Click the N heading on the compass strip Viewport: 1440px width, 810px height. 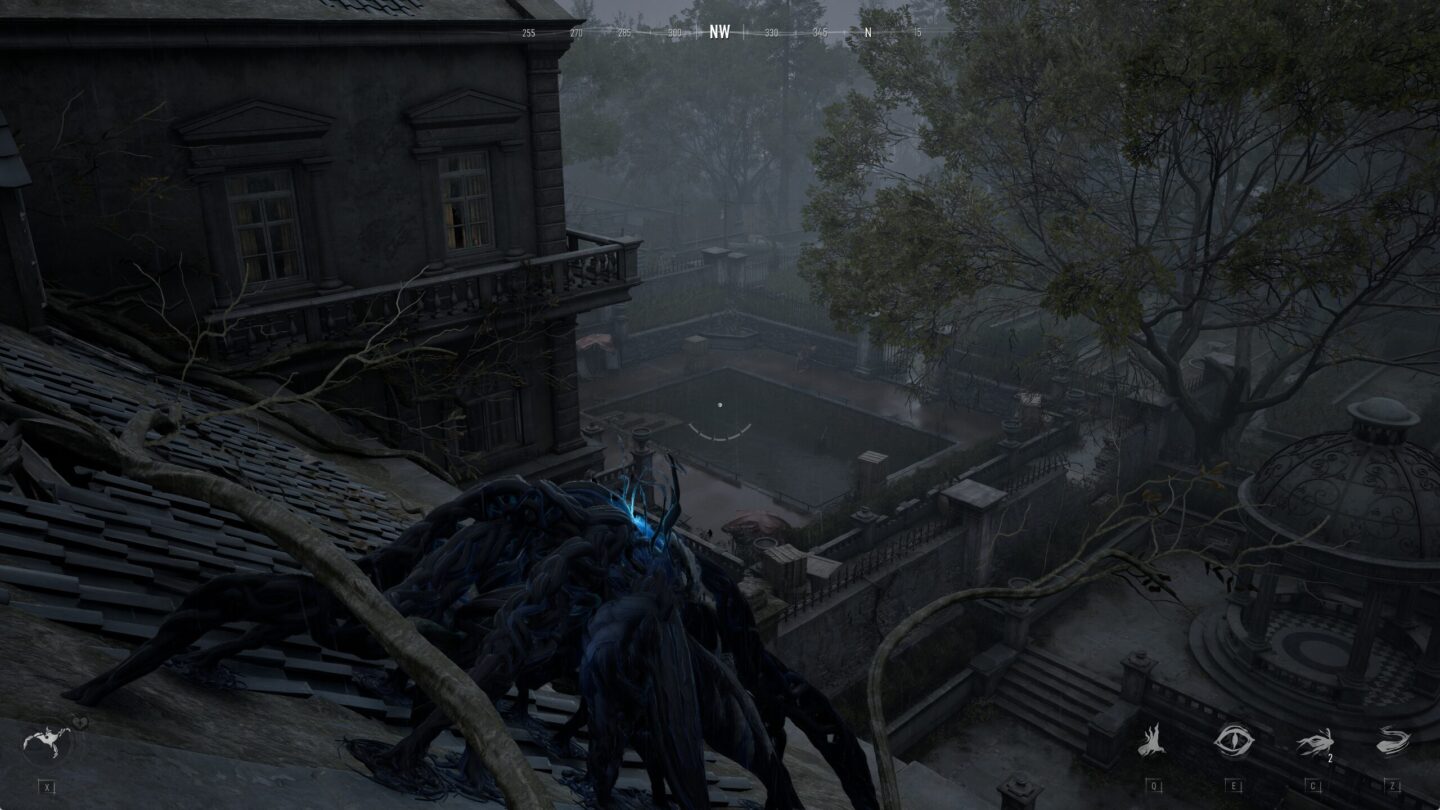pos(866,33)
